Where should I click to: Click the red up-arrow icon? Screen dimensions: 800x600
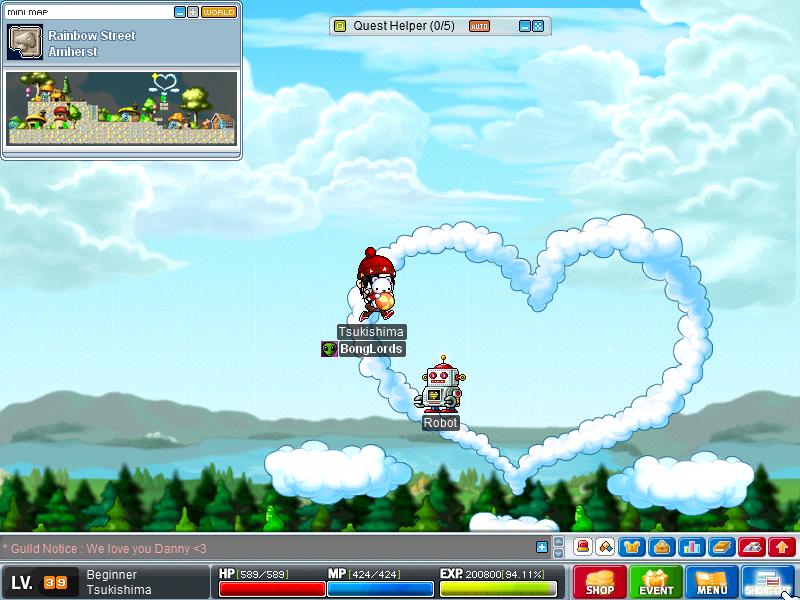(782, 547)
